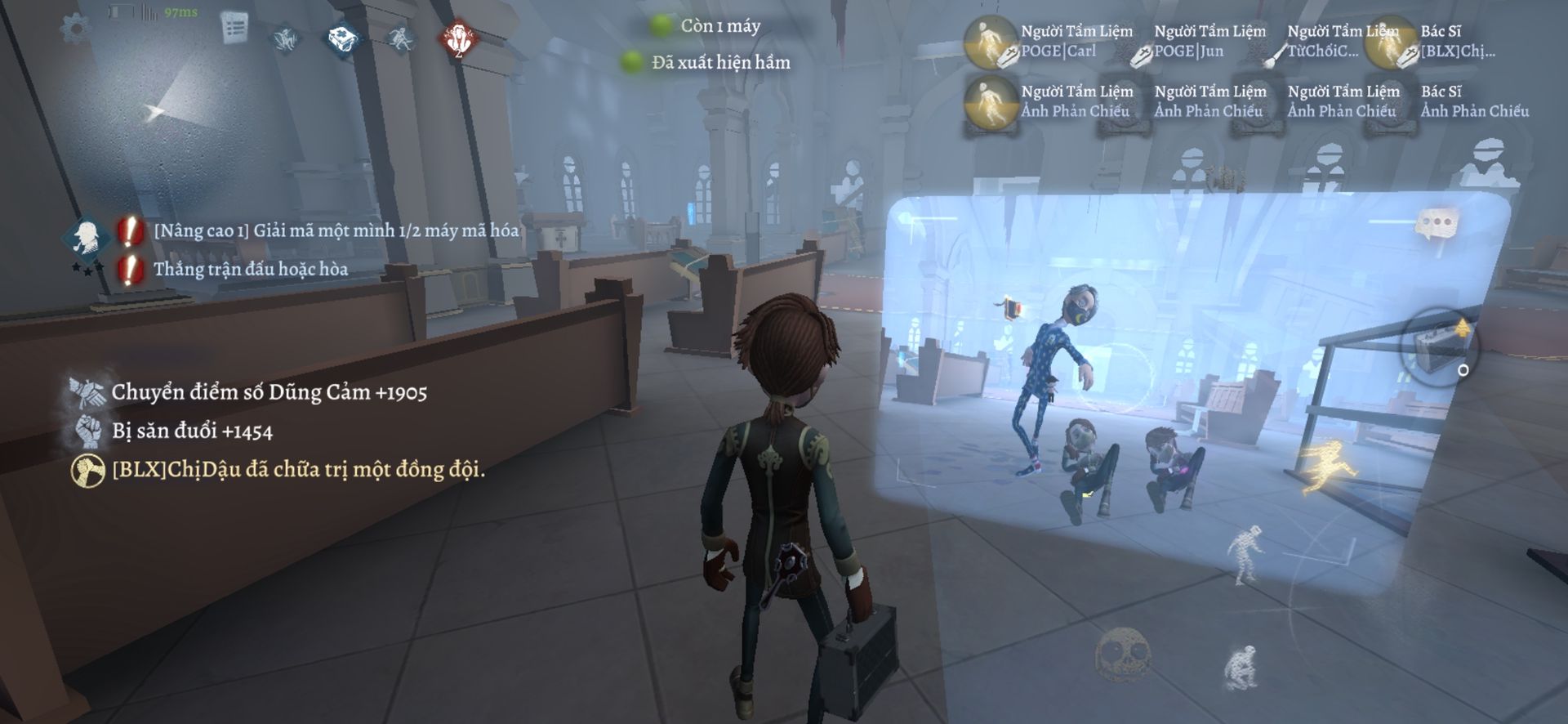Tap the highlighted medical book persona icon
The image size is (1568, 724).
[344, 38]
